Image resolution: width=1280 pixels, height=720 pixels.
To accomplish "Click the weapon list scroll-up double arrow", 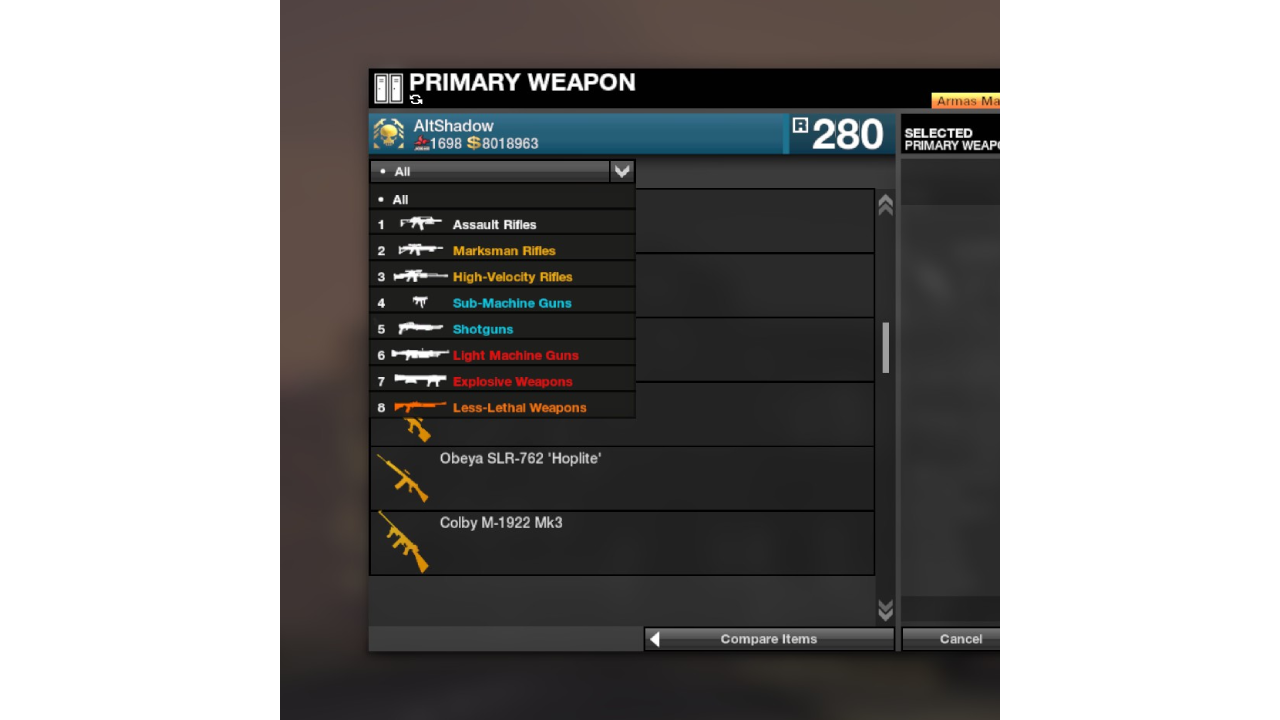I will tap(885, 205).
